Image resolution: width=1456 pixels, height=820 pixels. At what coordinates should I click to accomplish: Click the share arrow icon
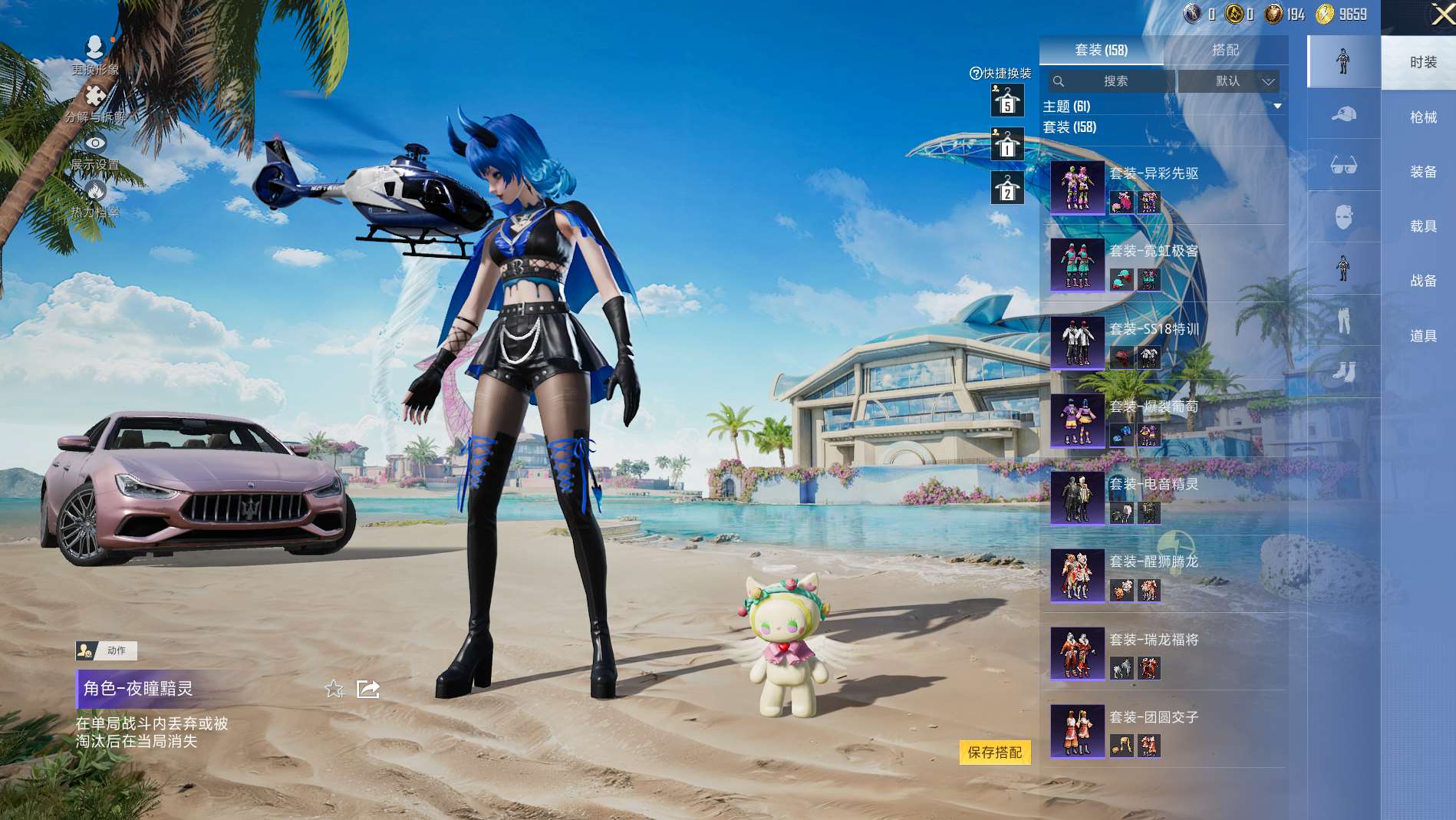(368, 689)
